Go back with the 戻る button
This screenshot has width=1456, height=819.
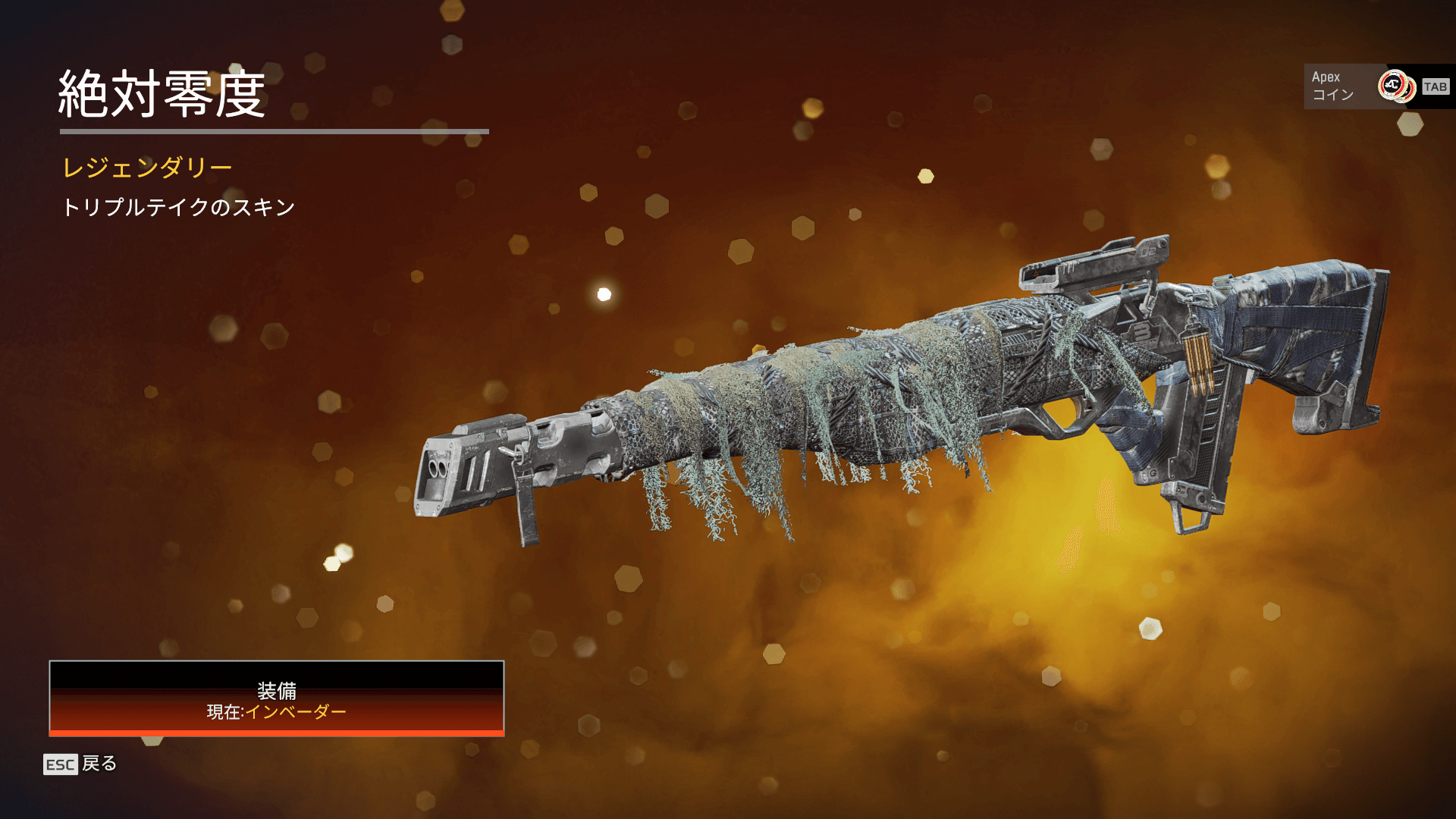click(x=80, y=764)
